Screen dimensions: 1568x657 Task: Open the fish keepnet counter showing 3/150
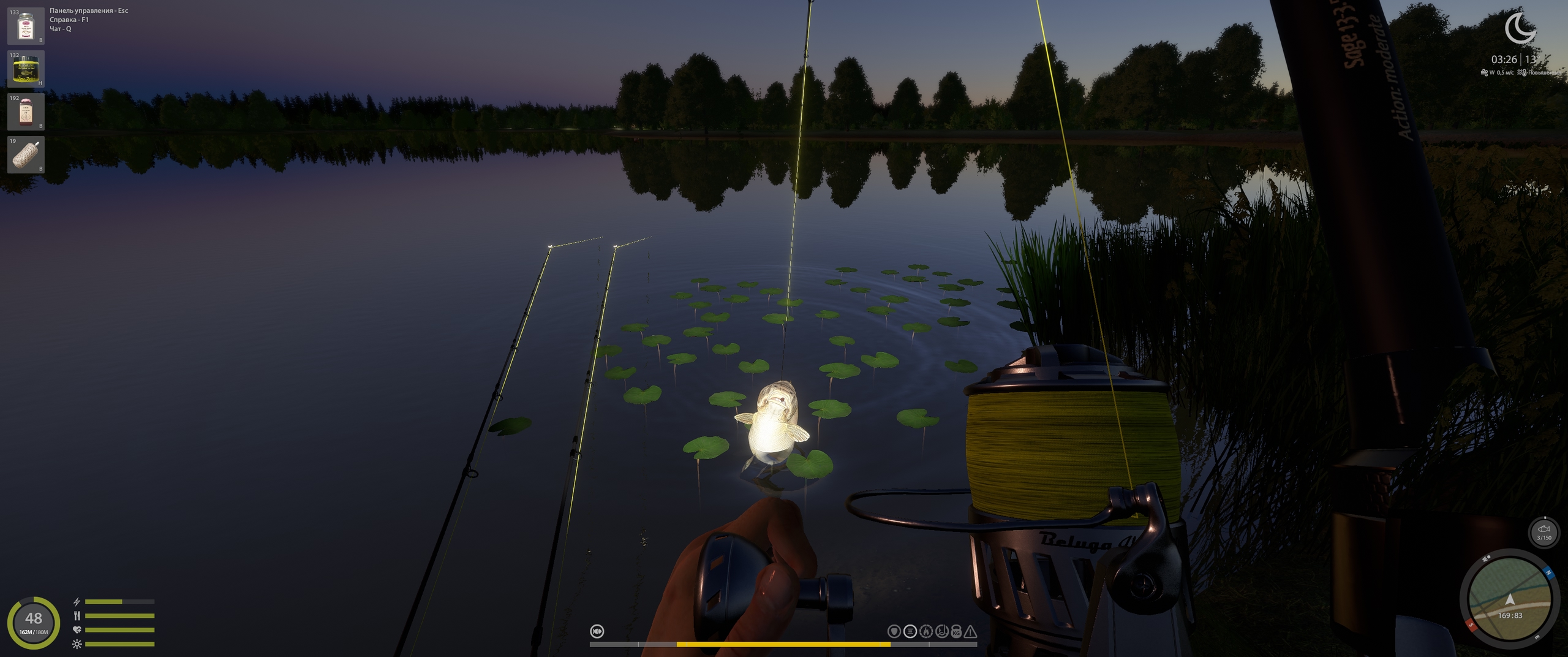[x=1543, y=531]
